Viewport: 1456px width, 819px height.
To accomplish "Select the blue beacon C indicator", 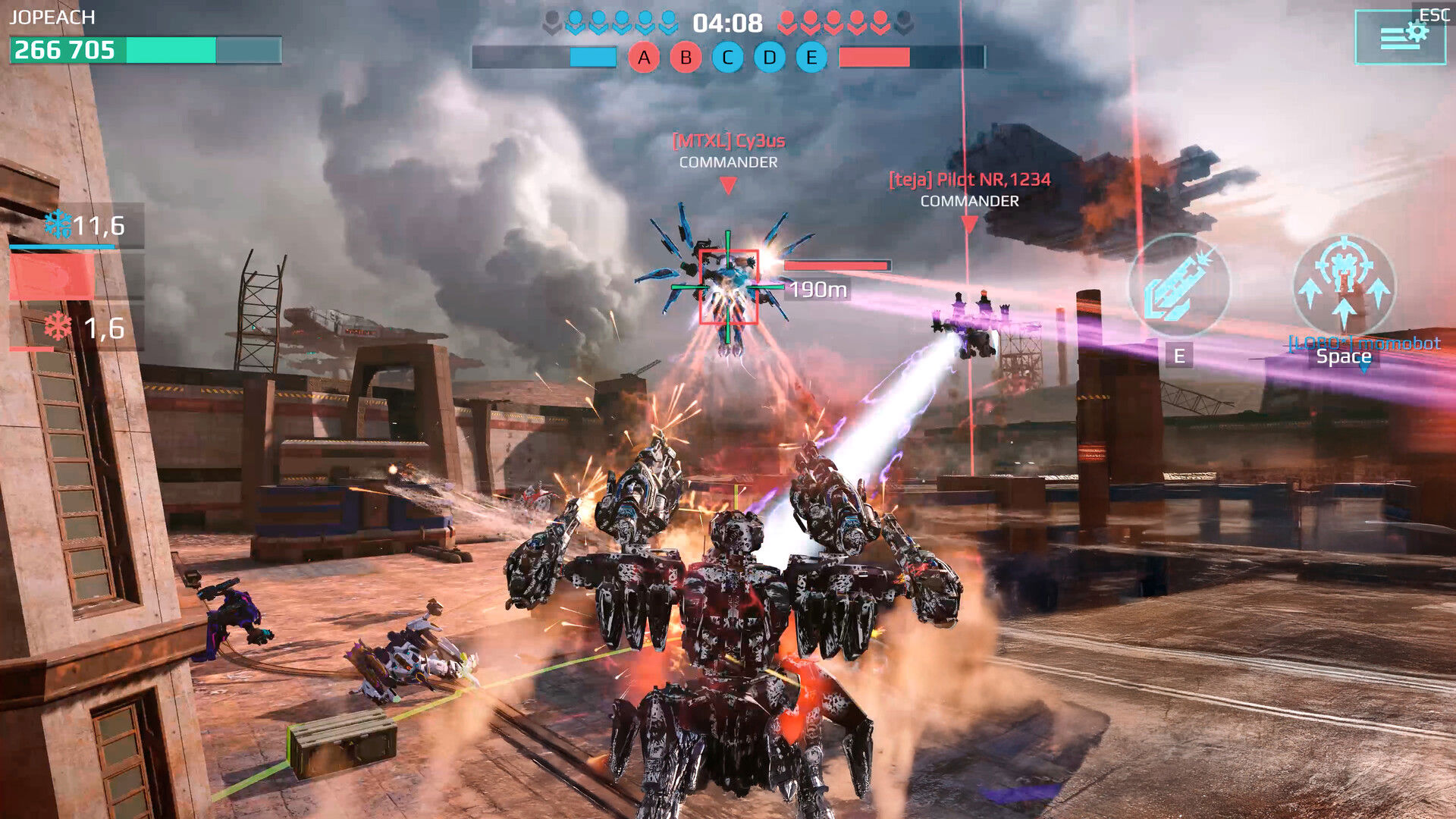I will pyautogui.click(x=727, y=55).
